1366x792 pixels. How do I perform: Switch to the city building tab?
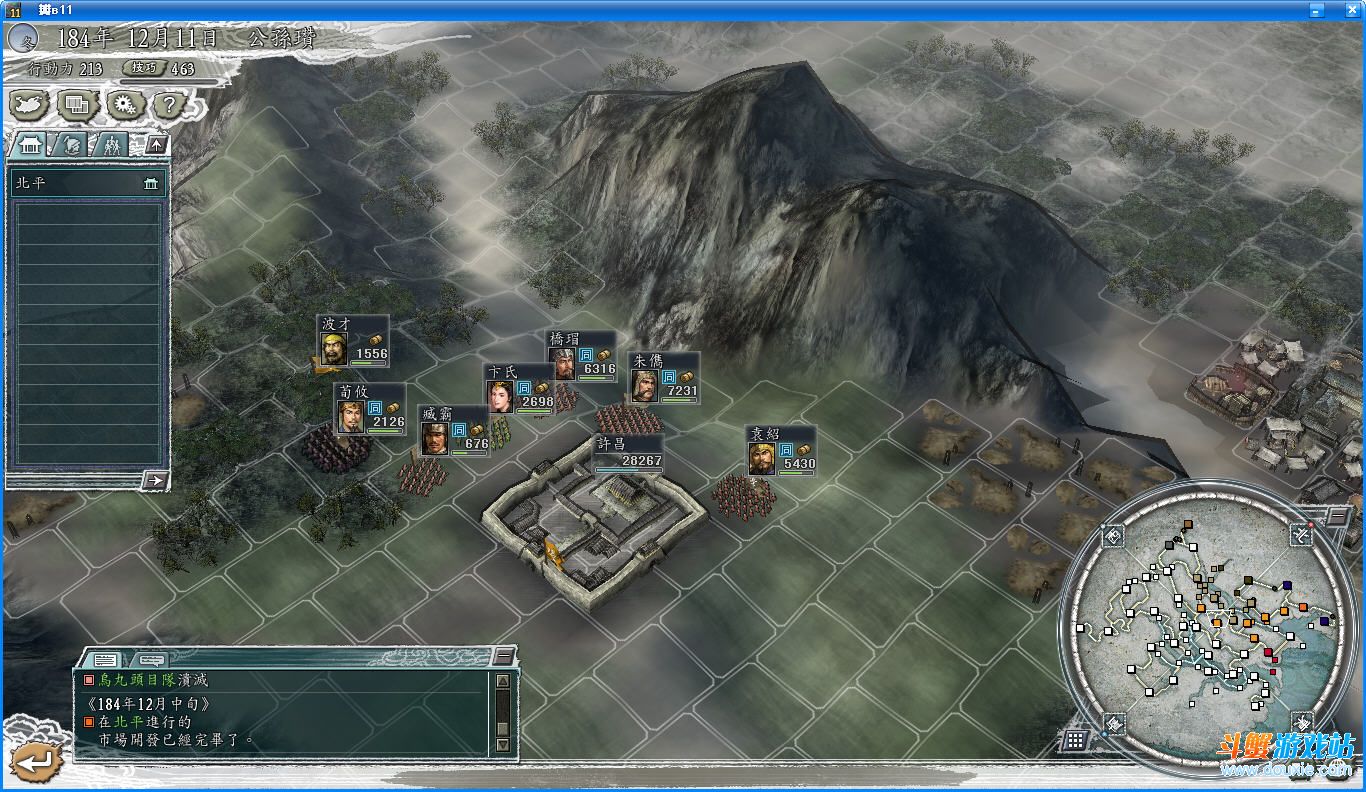28,144
